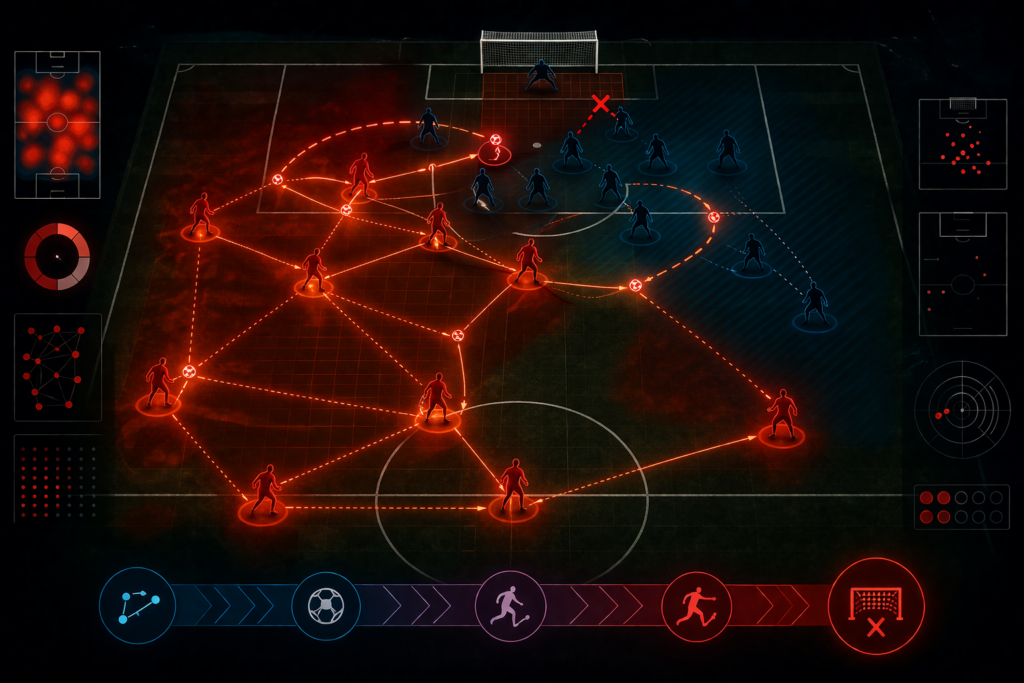
Task: Open the red dot grid panel
Action: 57,478
